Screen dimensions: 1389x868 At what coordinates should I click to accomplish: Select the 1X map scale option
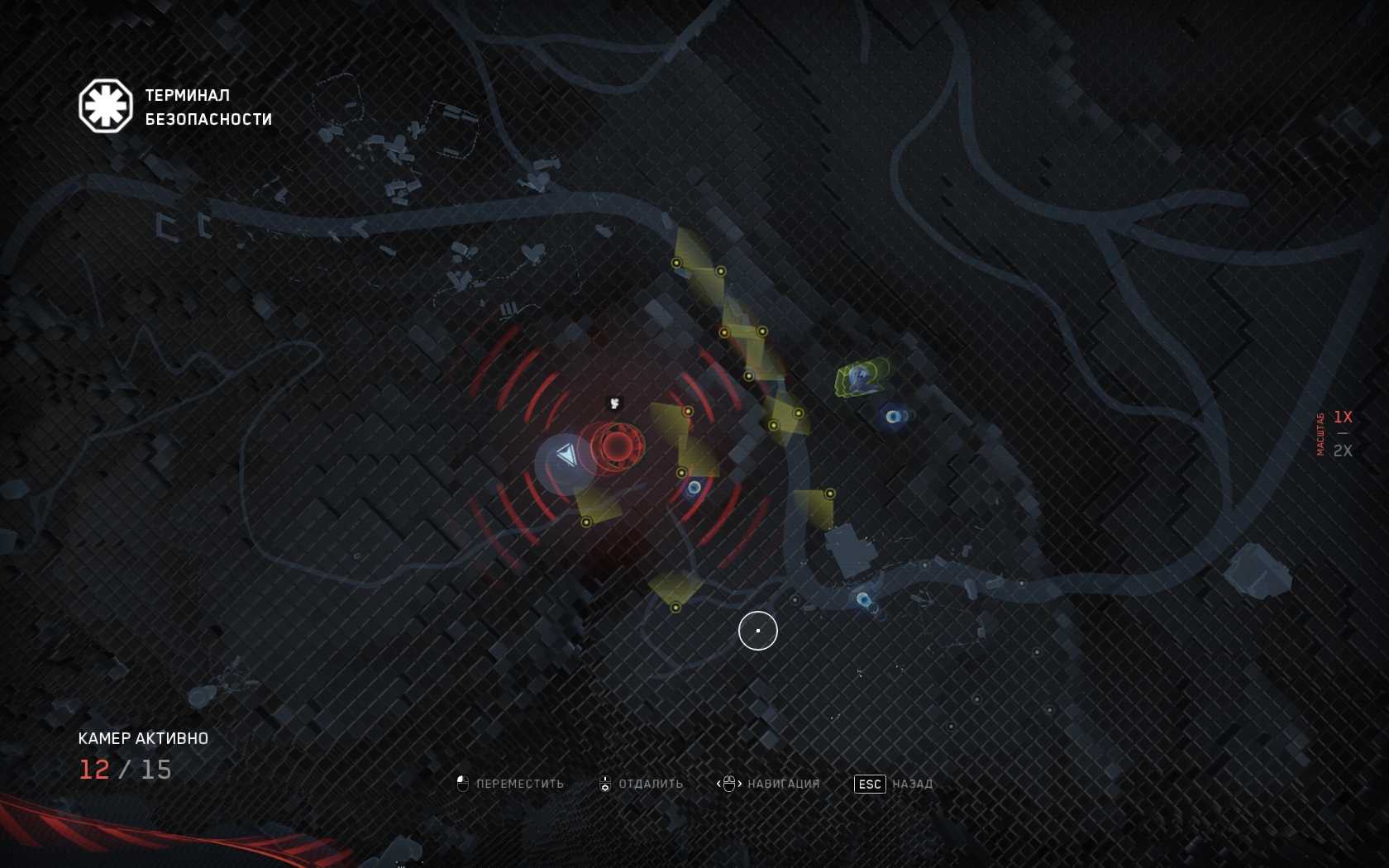click(1342, 417)
